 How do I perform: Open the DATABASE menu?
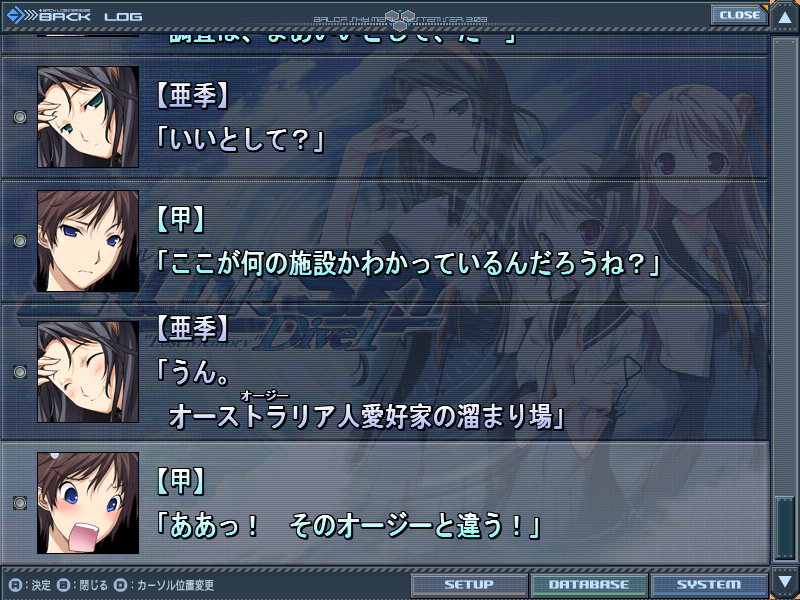(588, 585)
